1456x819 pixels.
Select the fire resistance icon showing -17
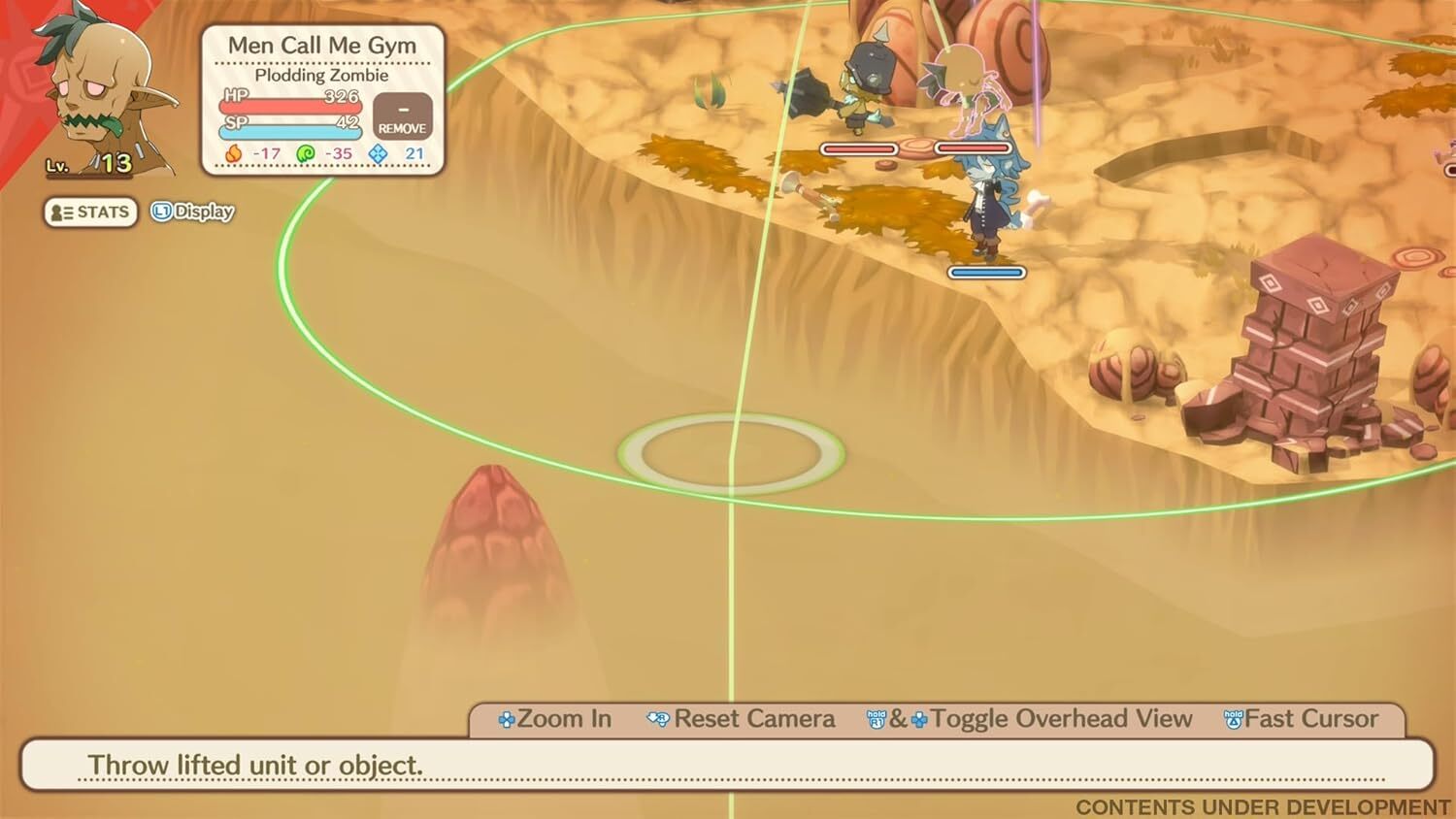coord(233,153)
